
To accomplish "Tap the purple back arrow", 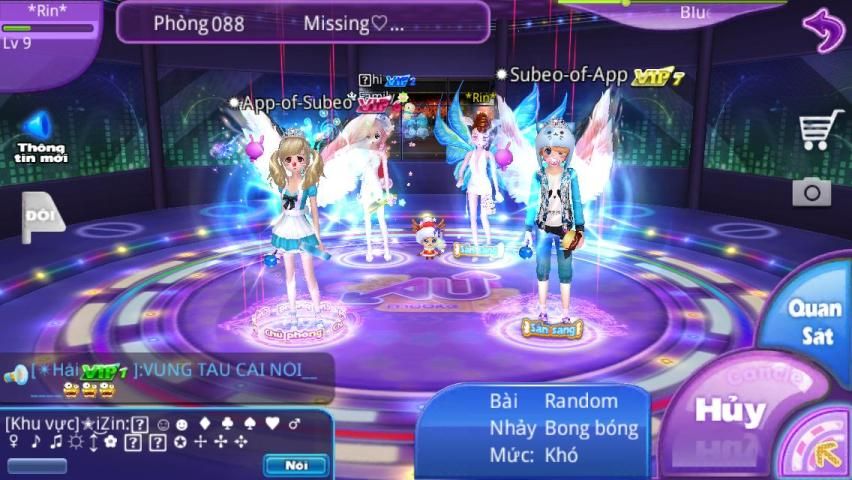I will point(822,32).
